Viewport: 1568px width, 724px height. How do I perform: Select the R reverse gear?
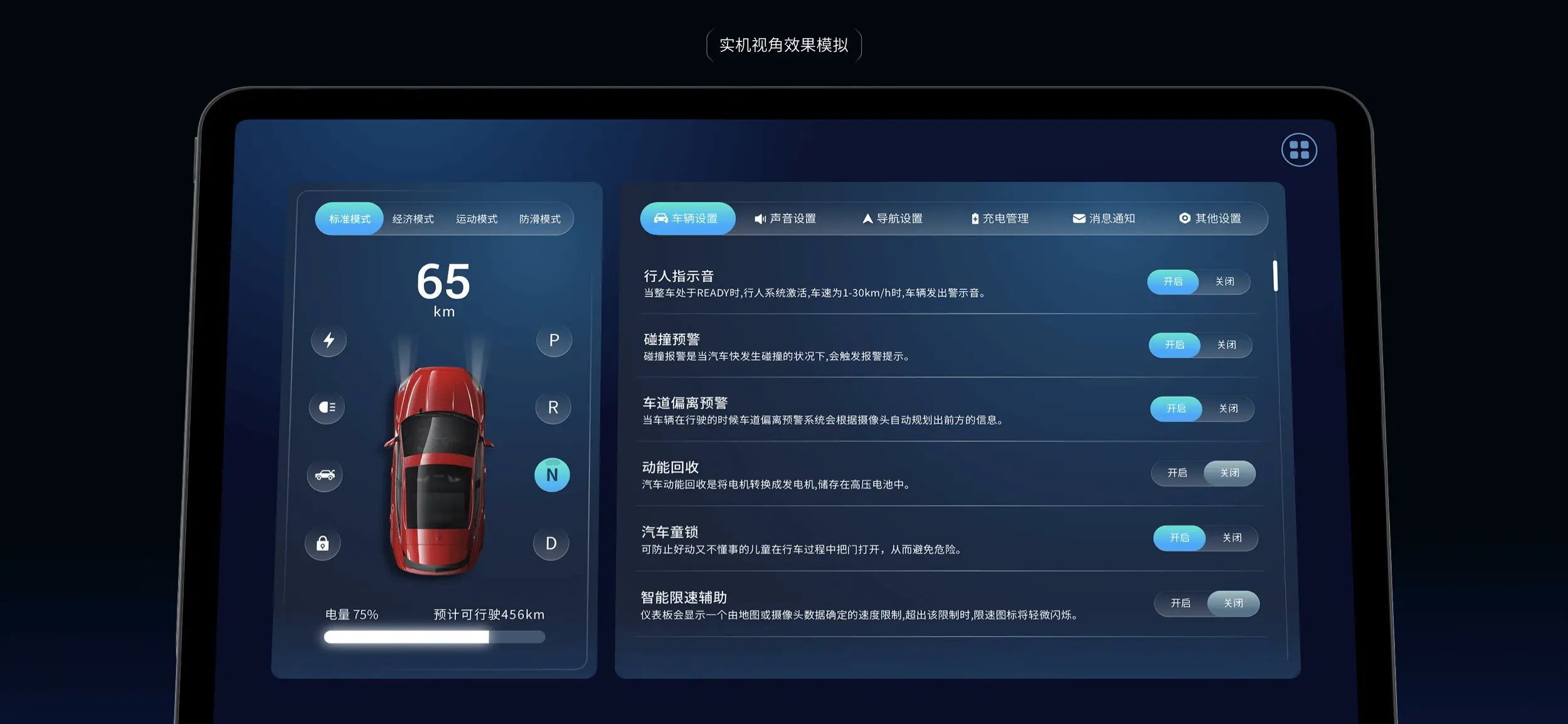pos(553,408)
